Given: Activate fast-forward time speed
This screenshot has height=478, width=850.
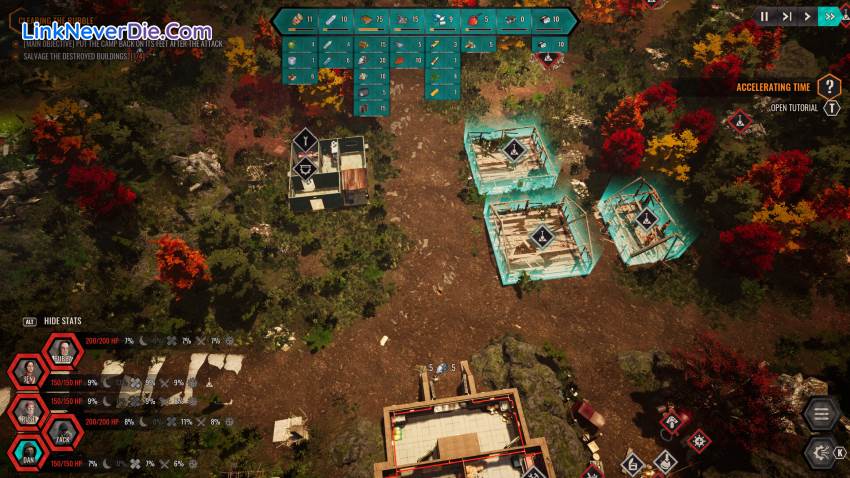Looking at the screenshot, I should pyautogui.click(x=829, y=16).
